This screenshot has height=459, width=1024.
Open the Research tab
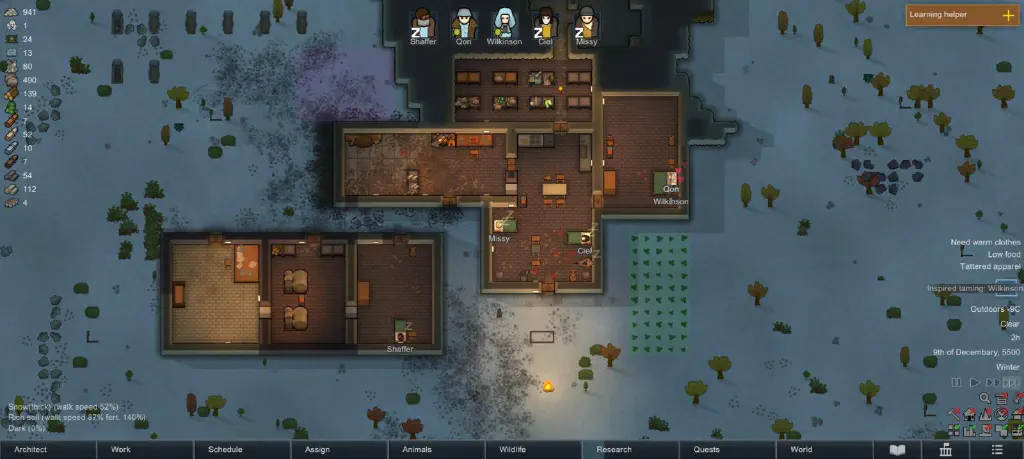(x=613, y=450)
